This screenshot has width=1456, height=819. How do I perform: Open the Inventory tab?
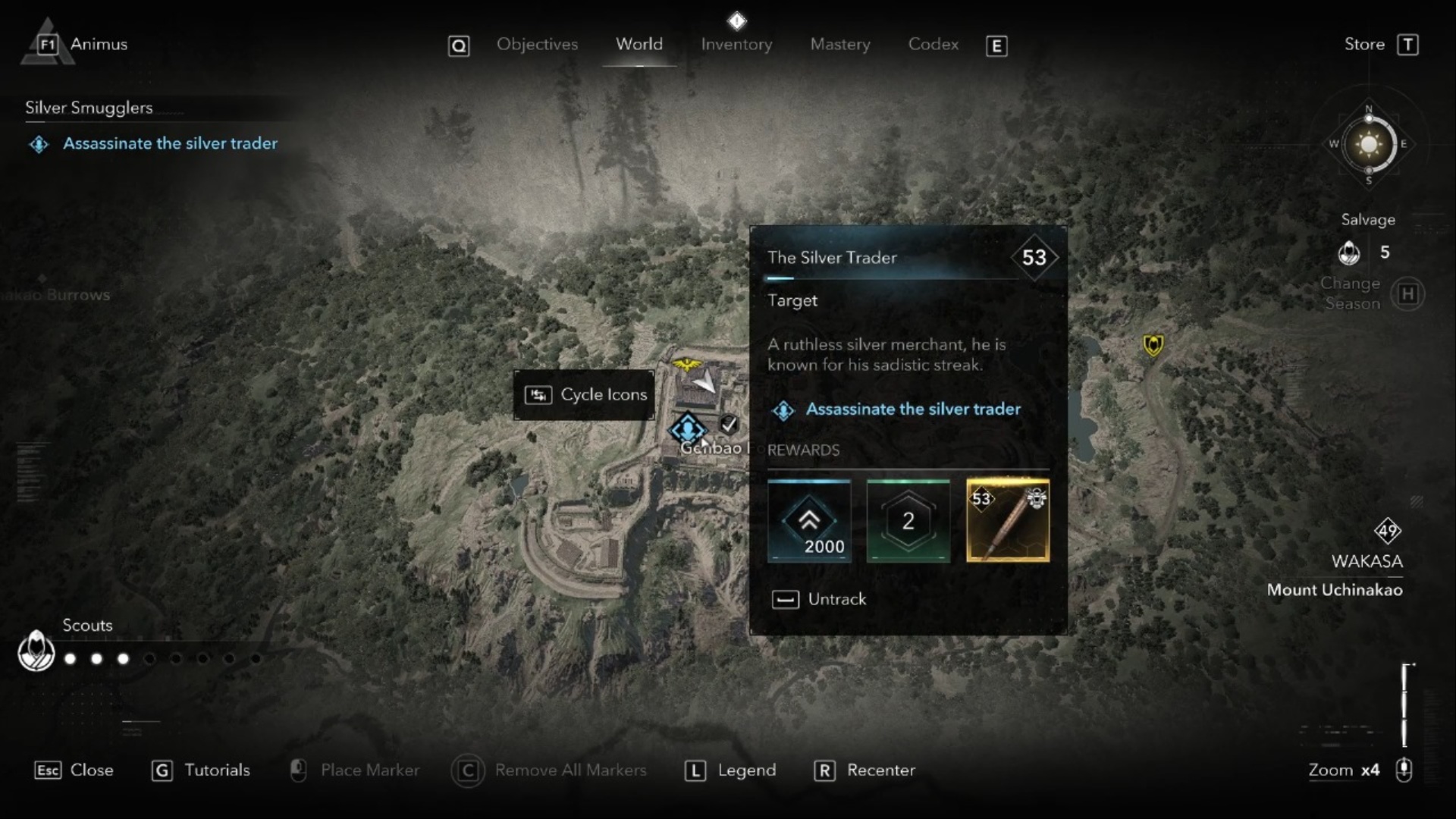click(x=736, y=45)
